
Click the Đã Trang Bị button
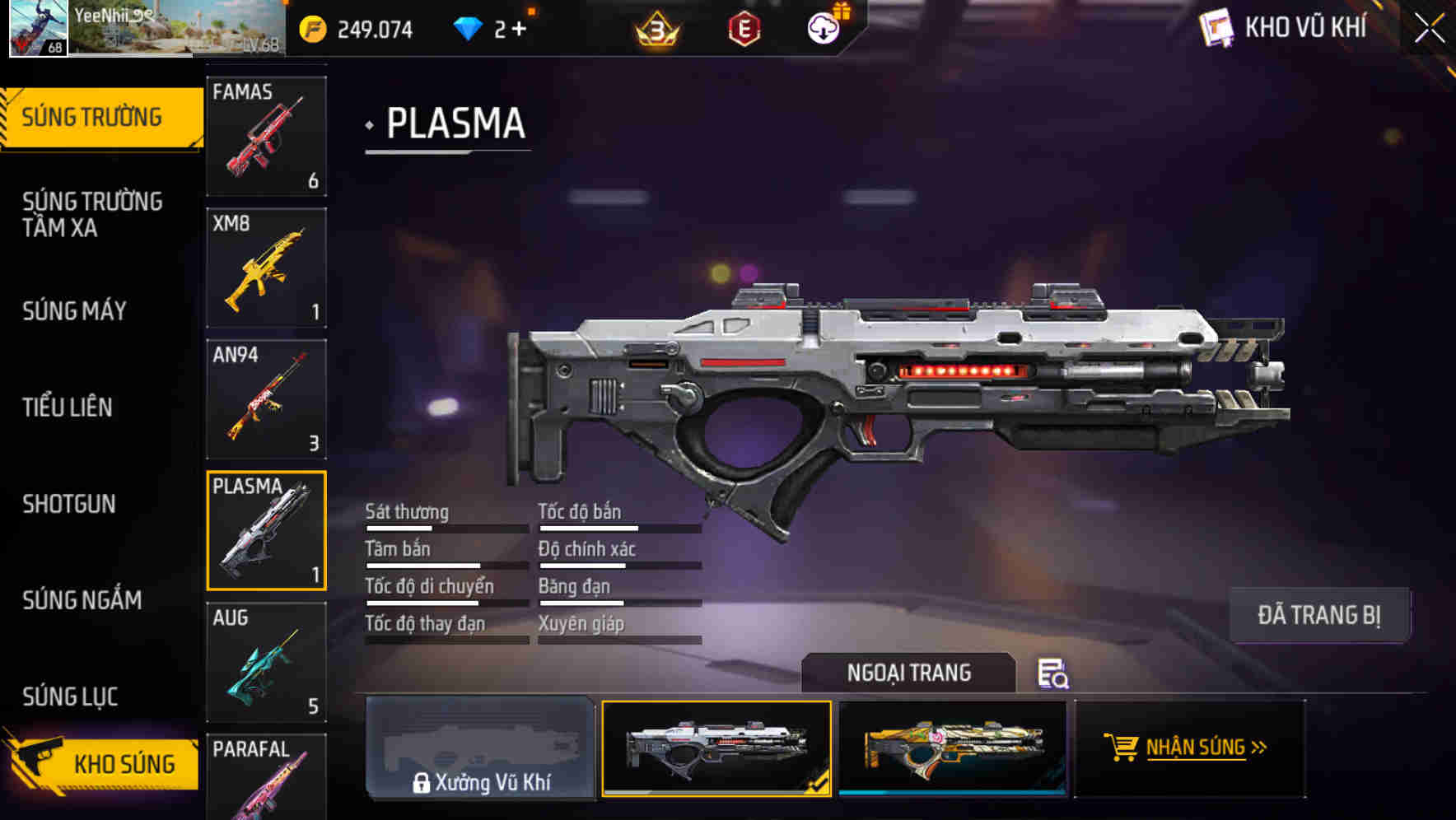click(1318, 615)
